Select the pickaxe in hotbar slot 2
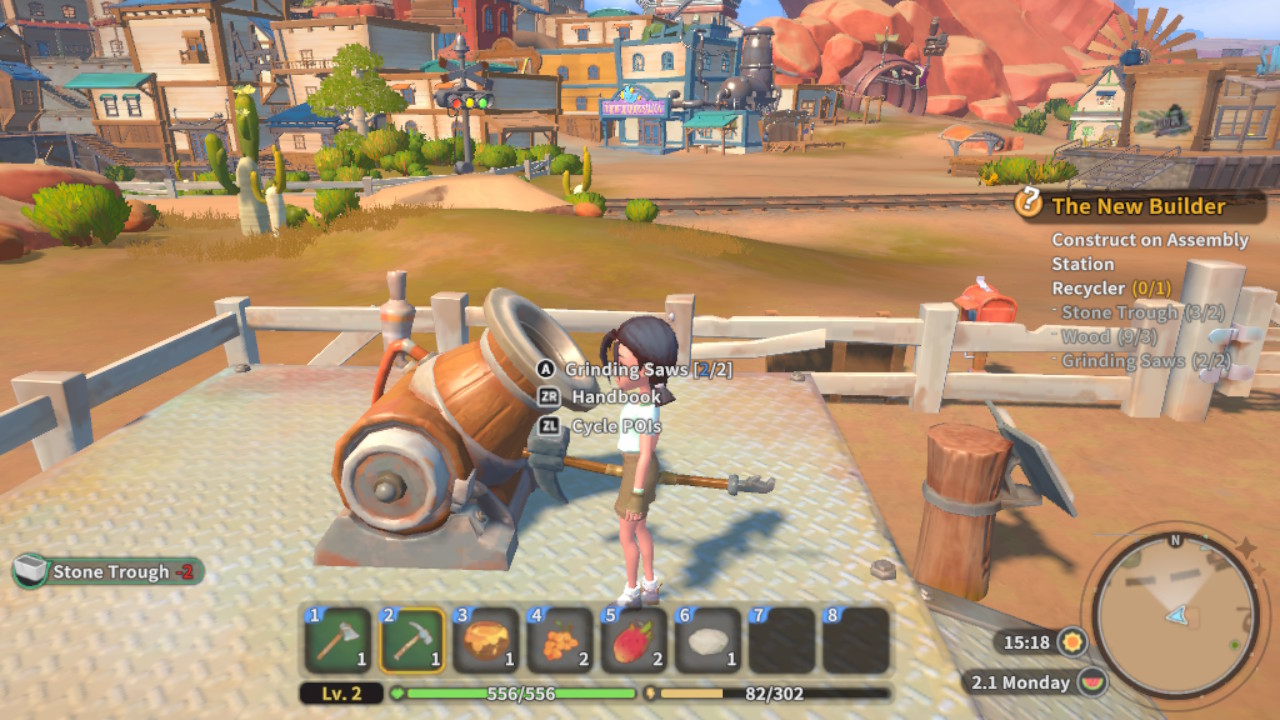The width and height of the screenshot is (1280, 720). 412,641
